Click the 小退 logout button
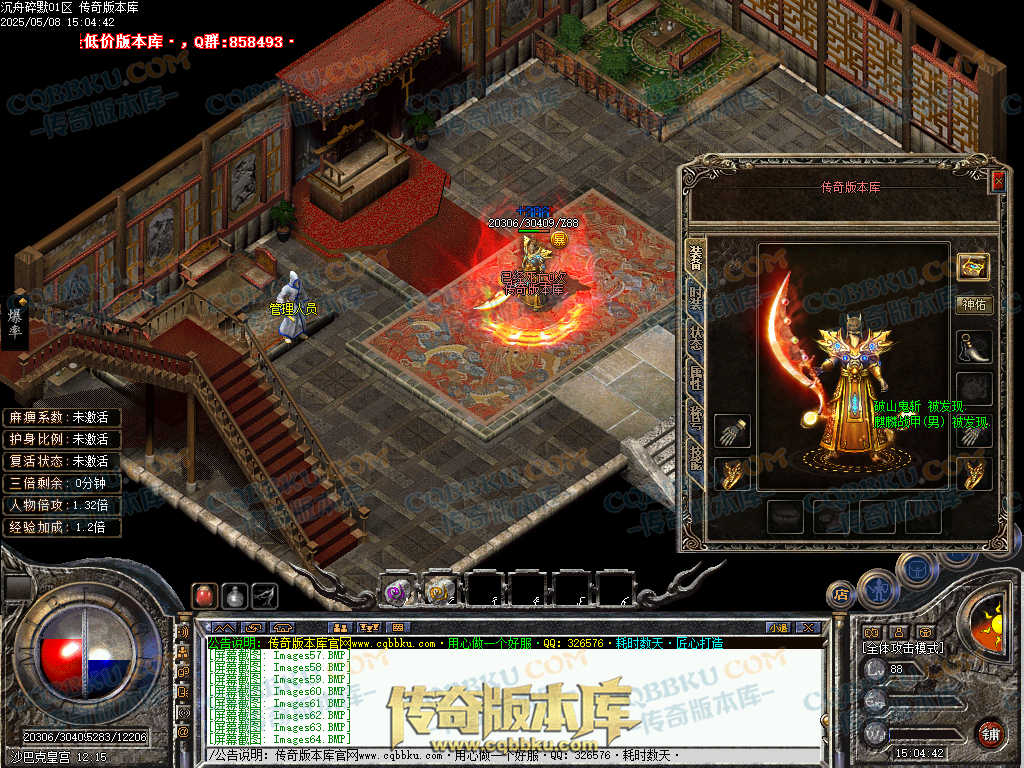Image resolution: width=1024 pixels, height=768 pixels. (778, 627)
